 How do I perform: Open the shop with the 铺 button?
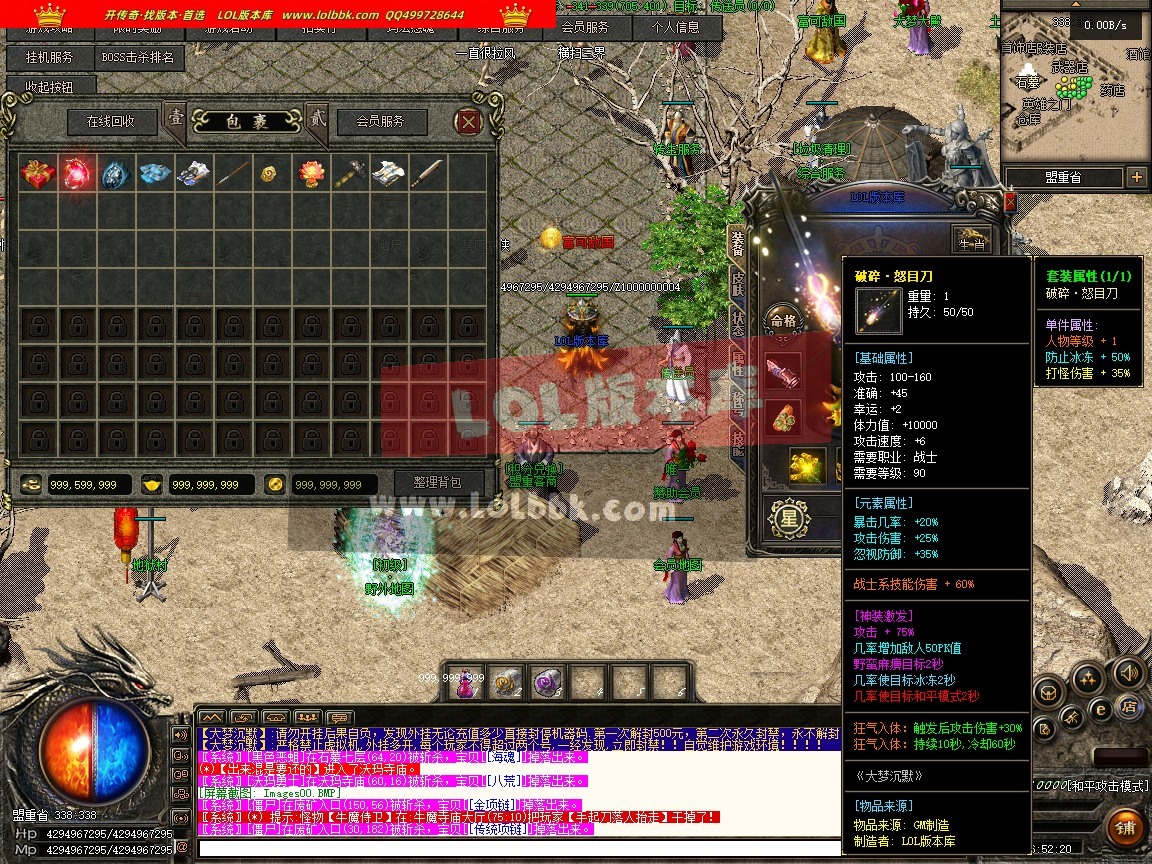click(x=1125, y=827)
